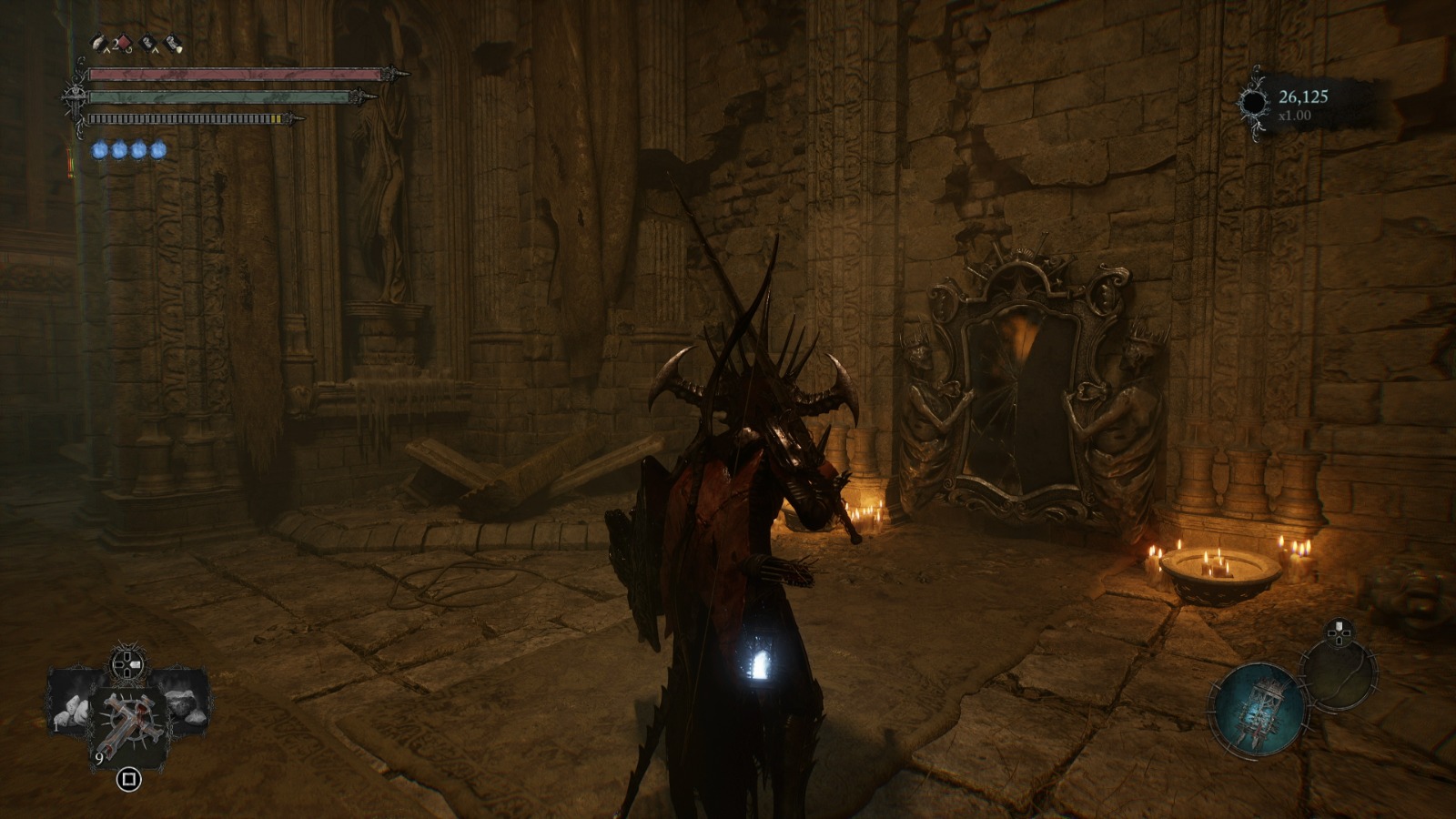Click the red ammunition diamond icon

125,43
